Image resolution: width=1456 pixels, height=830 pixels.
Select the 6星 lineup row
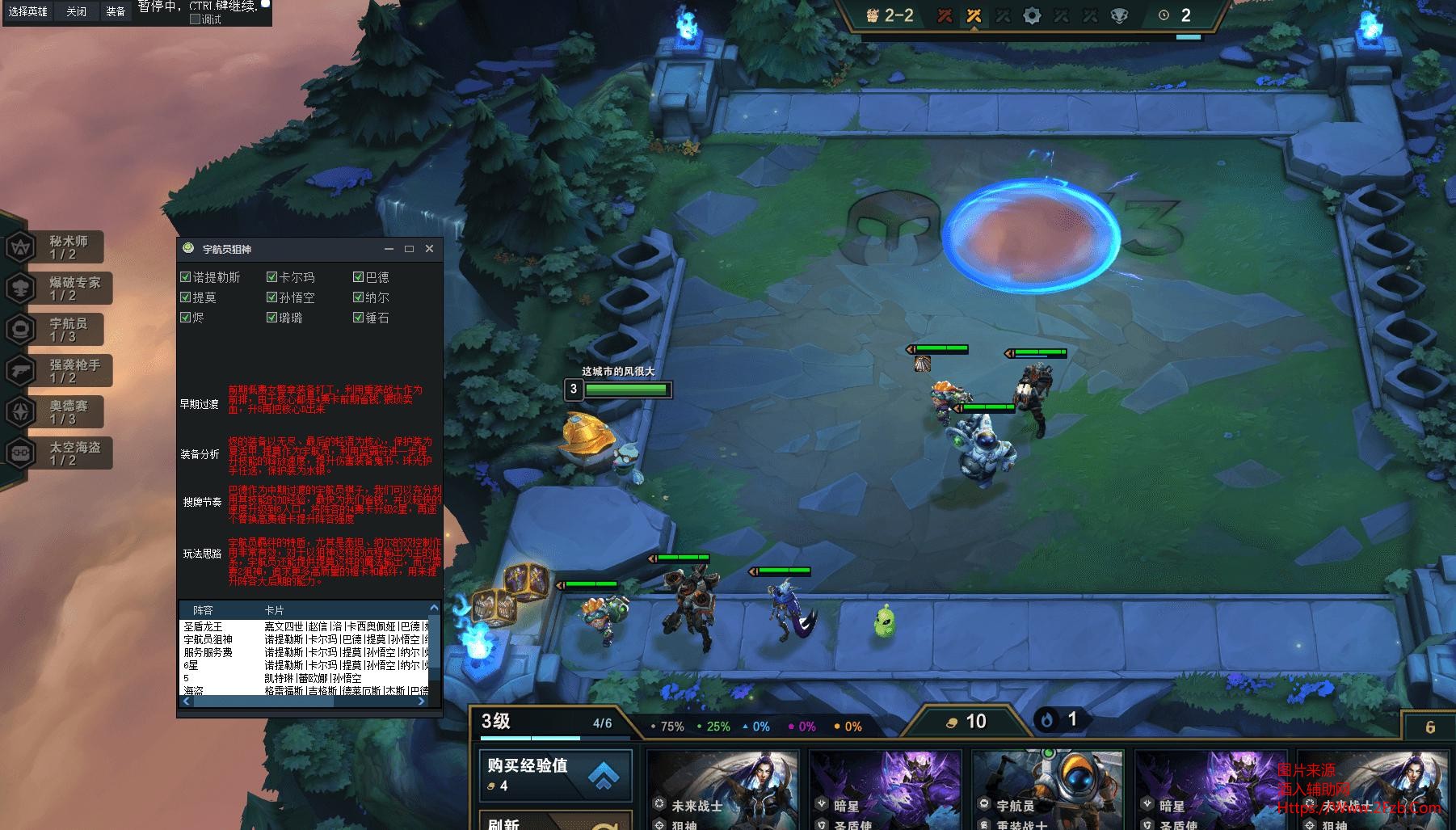tap(191, 665)
